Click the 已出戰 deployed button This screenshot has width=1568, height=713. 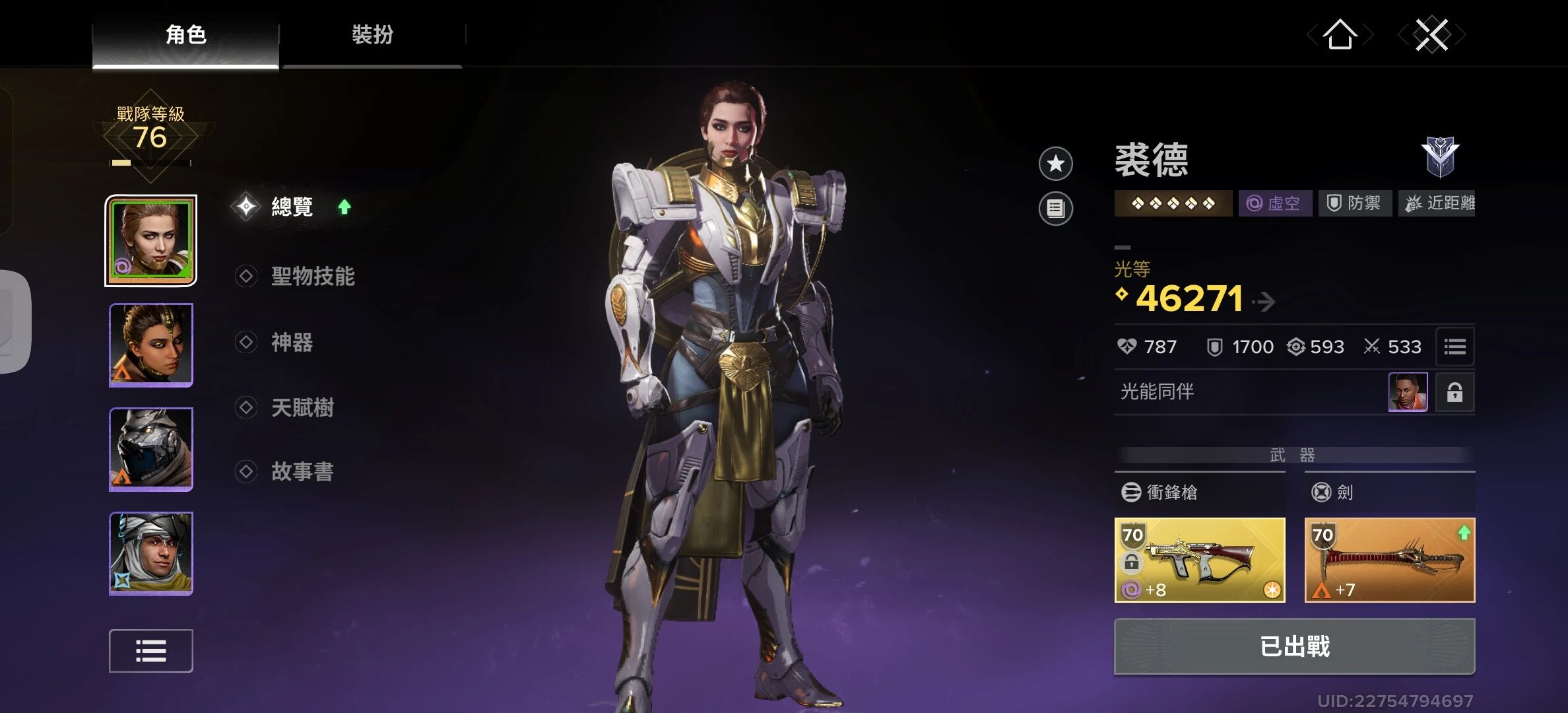[x=1294, y=646]
